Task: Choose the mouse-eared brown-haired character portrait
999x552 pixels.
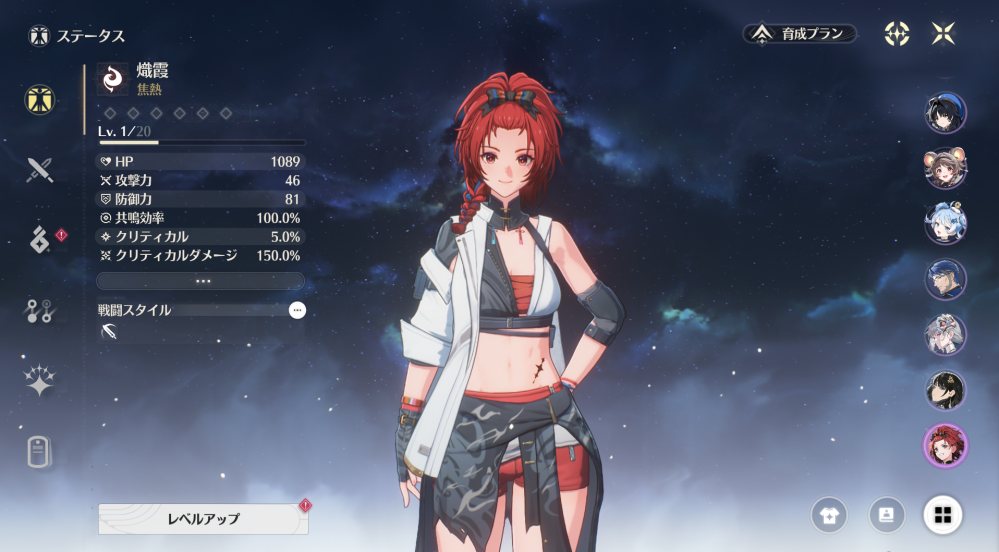Action: coord(945,168)
